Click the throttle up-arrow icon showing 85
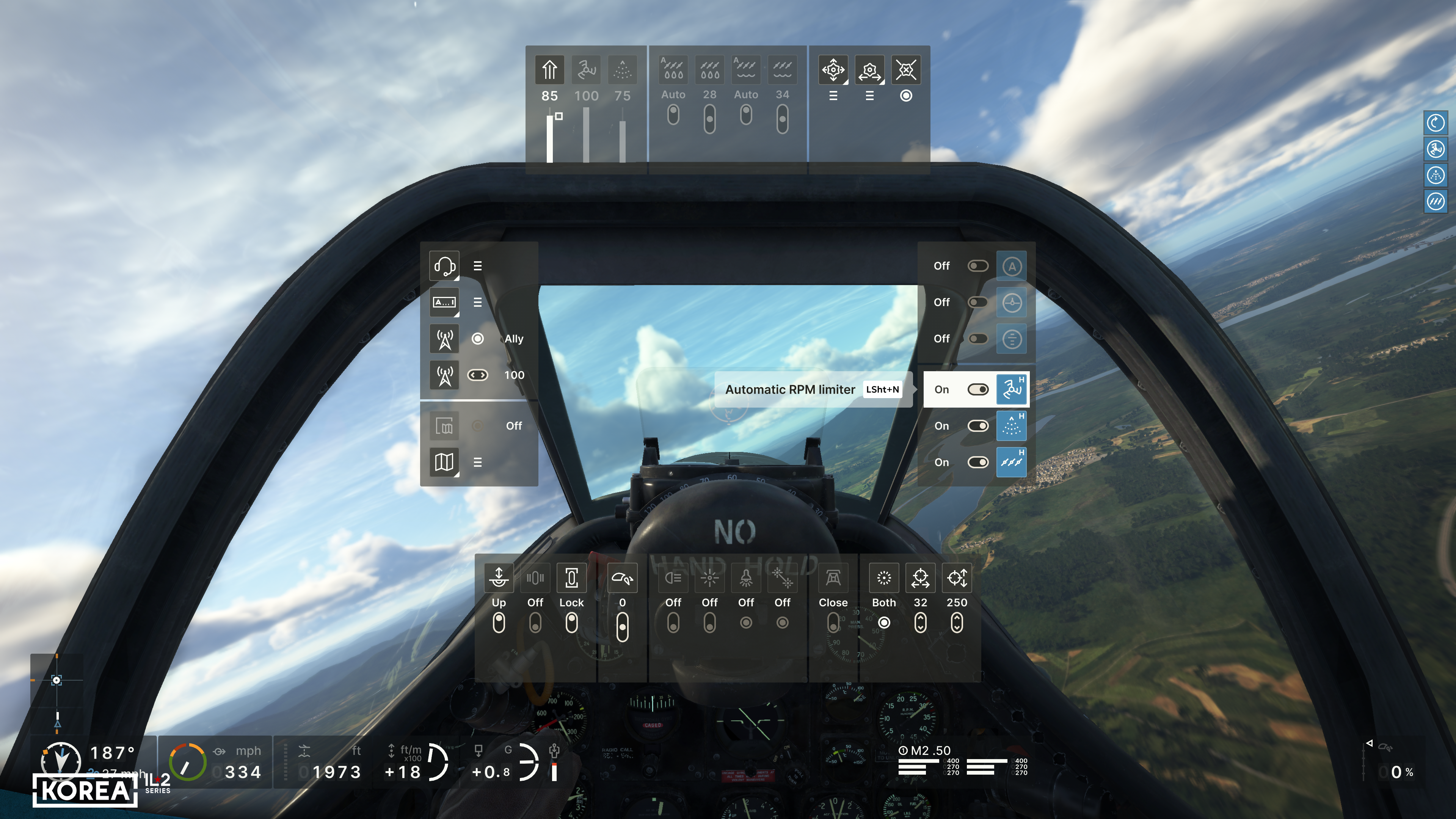The image size is (1456, 819). tap(549, 70)
